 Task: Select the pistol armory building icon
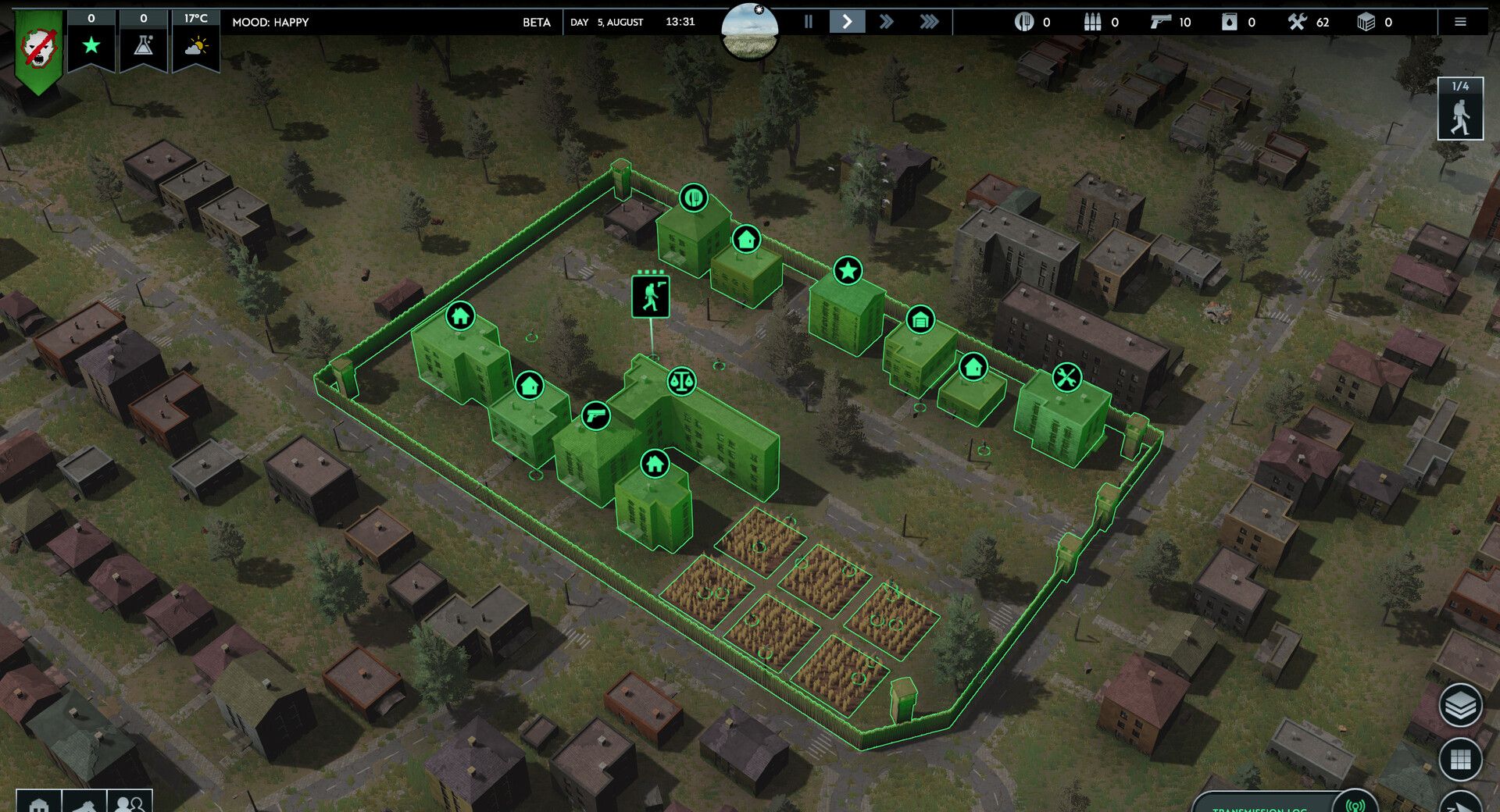596,416
